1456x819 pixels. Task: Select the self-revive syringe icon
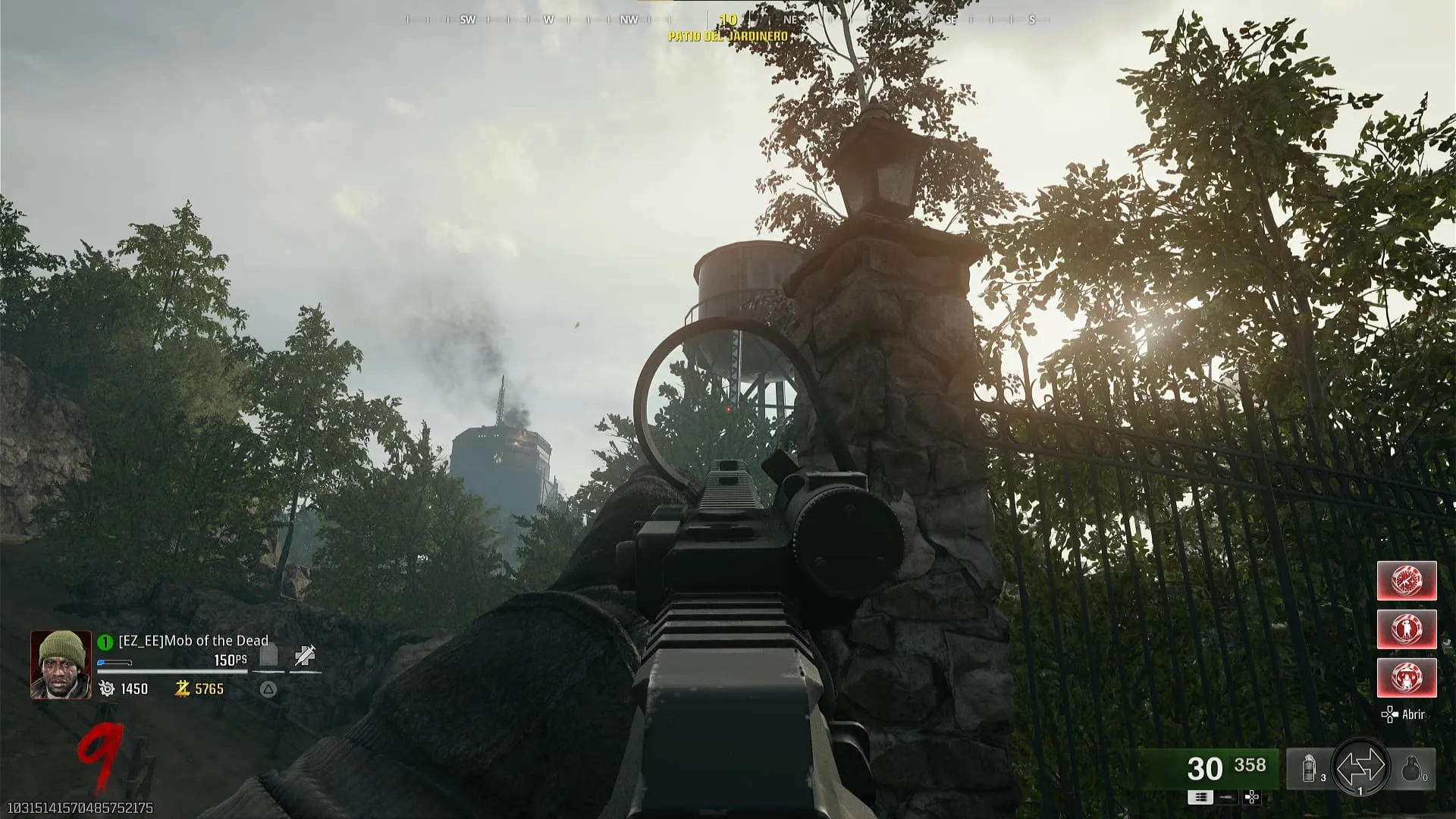[305, 655]
